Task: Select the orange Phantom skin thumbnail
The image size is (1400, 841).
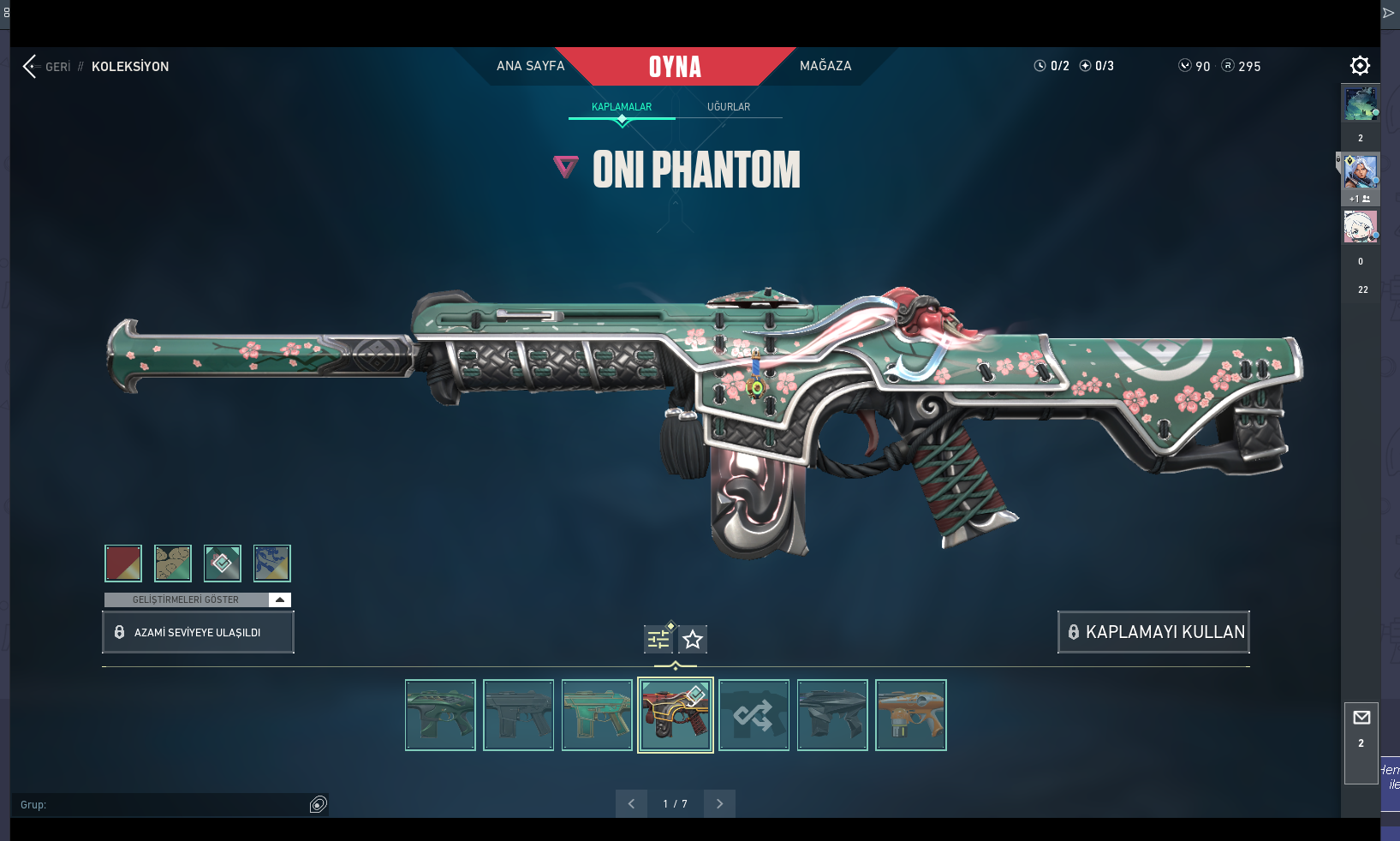Action: pyautogui.click(x=911, y=715)
